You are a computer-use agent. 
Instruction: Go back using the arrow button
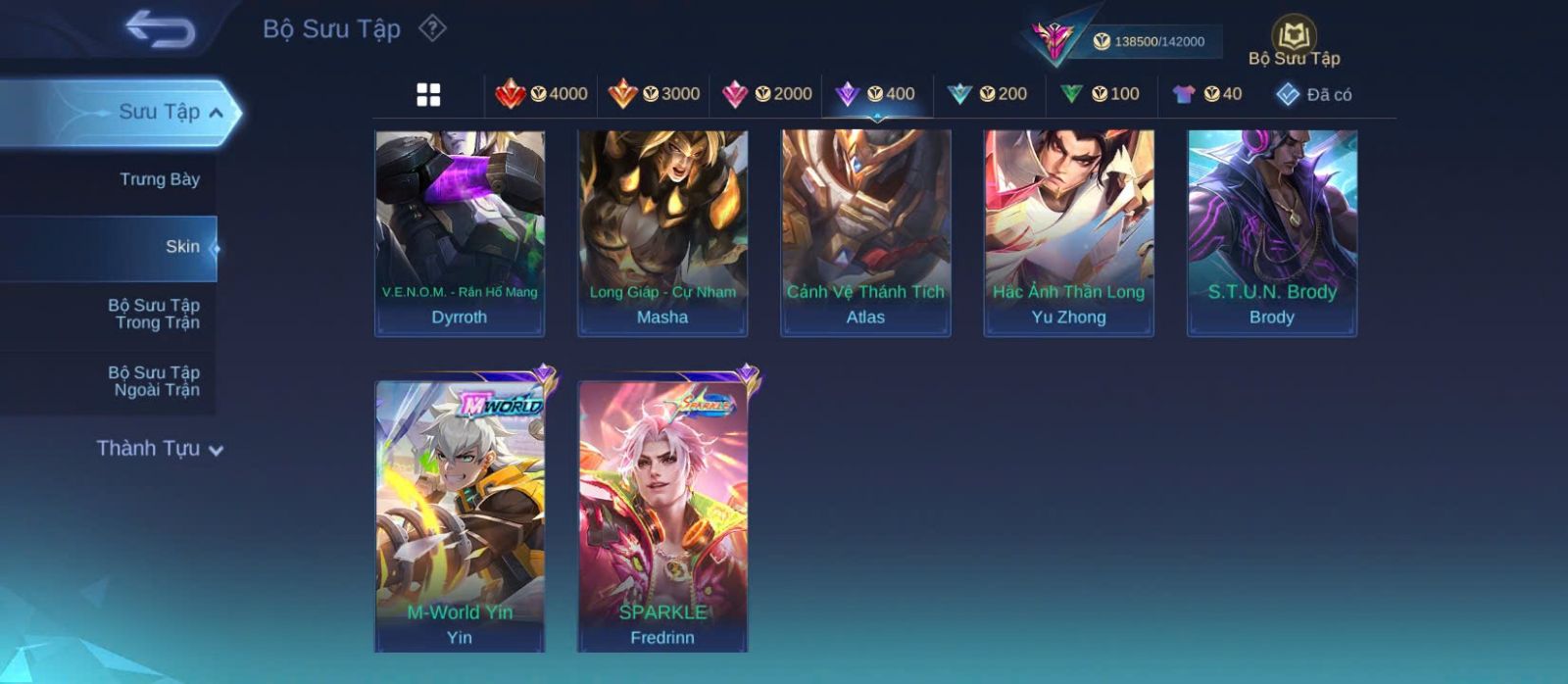pyautogui.click(x=161, y=29)
